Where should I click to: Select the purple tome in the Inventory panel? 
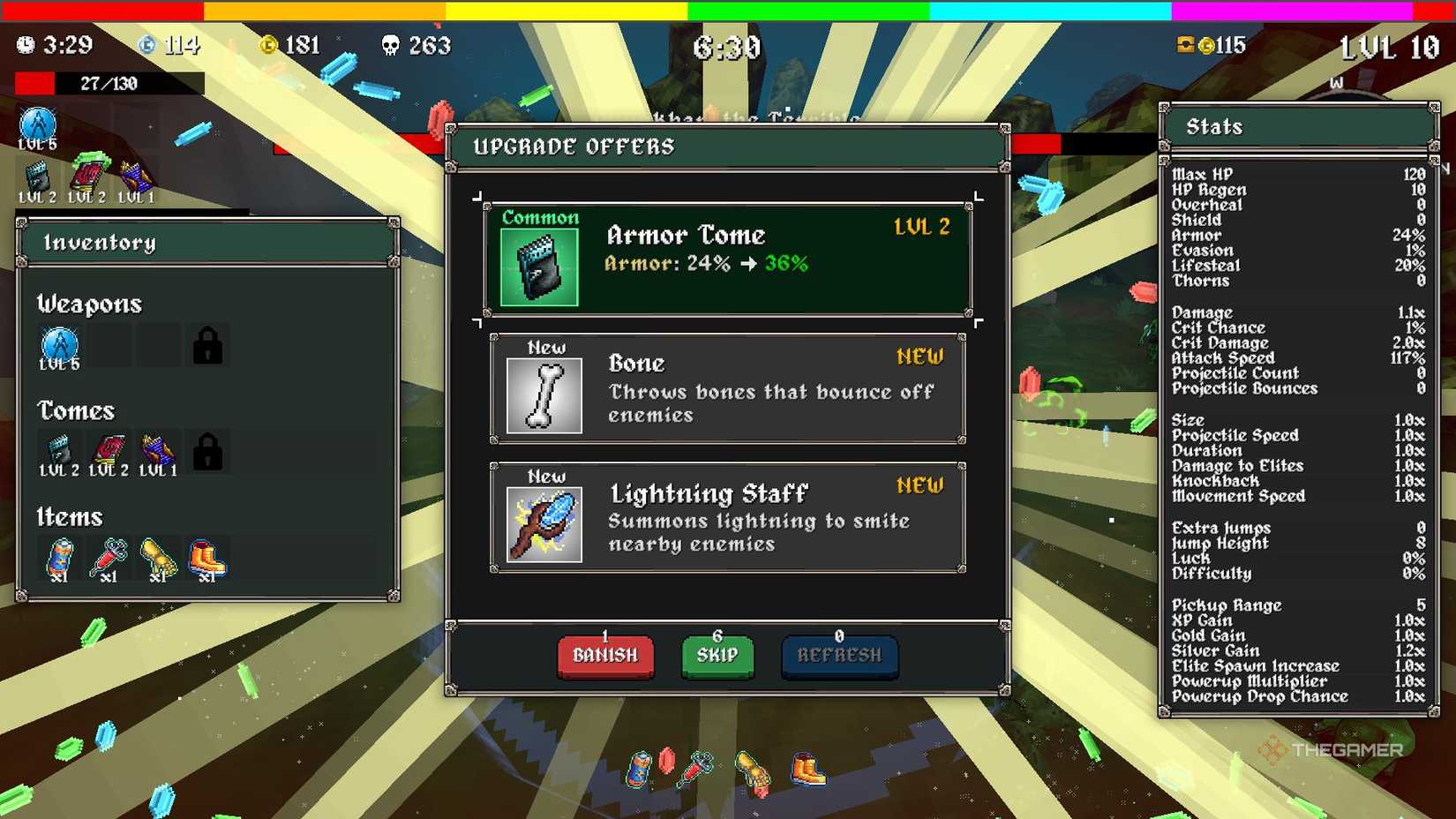[x=158, y=452]
